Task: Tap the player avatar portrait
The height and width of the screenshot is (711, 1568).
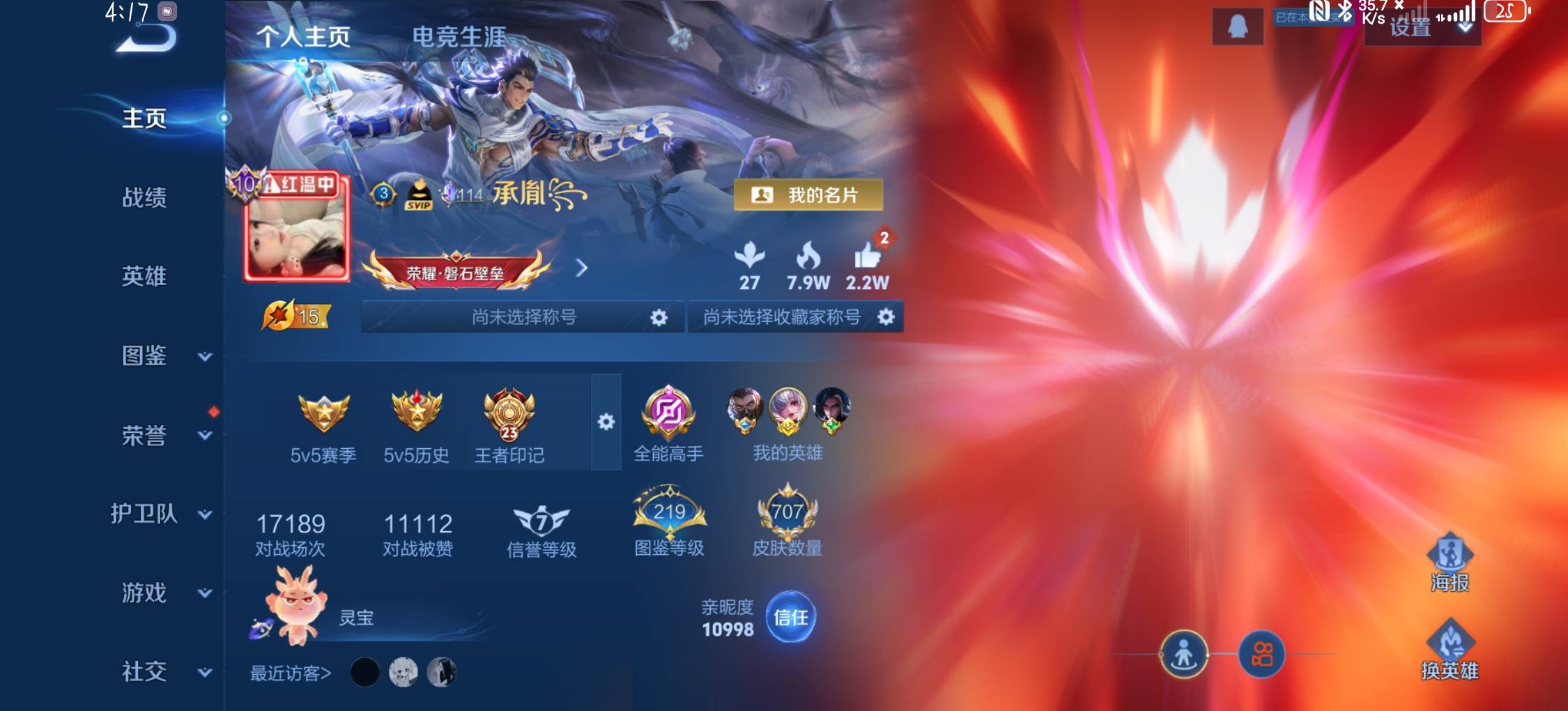Action: click(x=297, y=234)
